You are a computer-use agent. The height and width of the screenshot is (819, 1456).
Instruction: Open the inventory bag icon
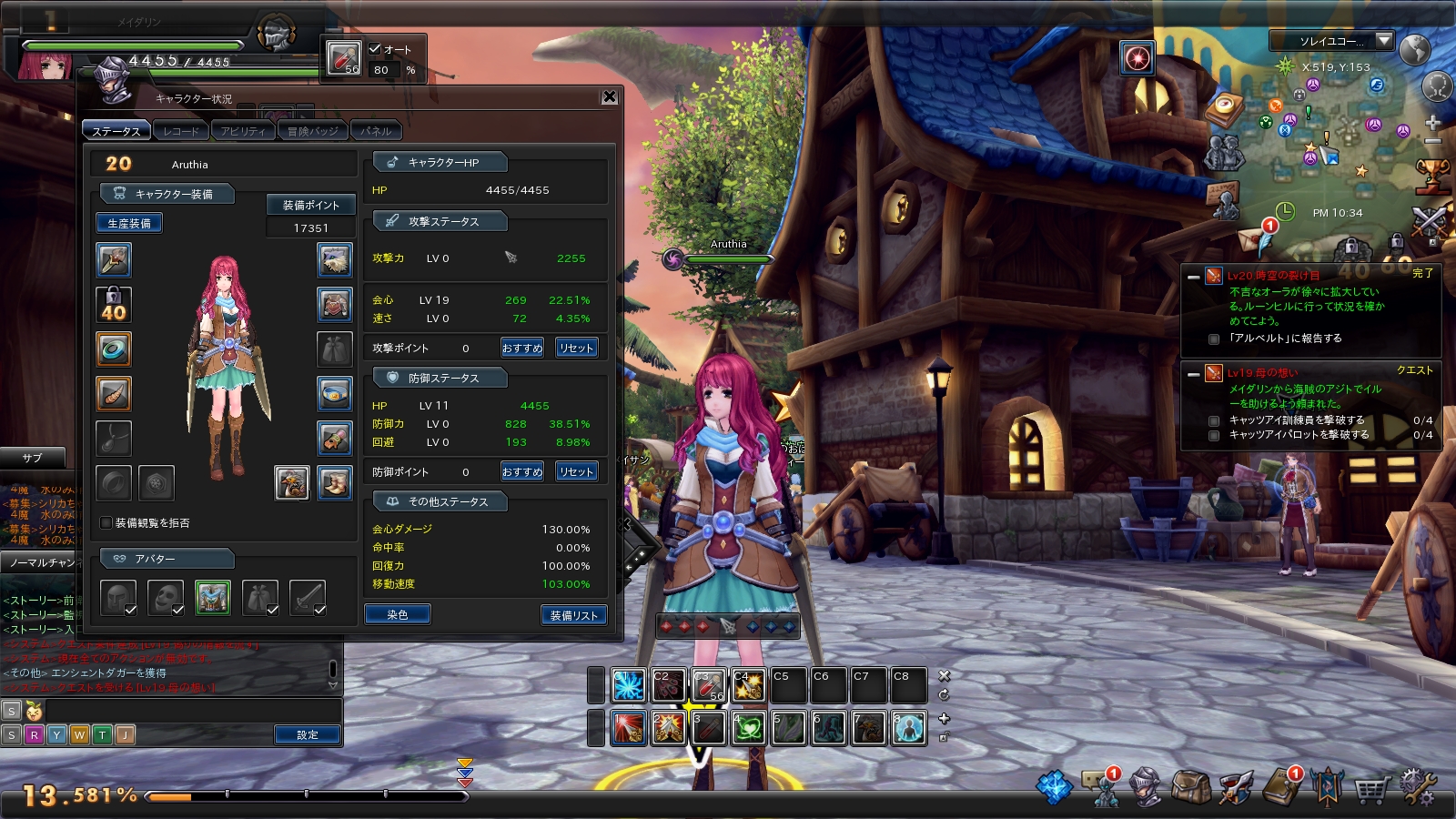point(1189,786)
